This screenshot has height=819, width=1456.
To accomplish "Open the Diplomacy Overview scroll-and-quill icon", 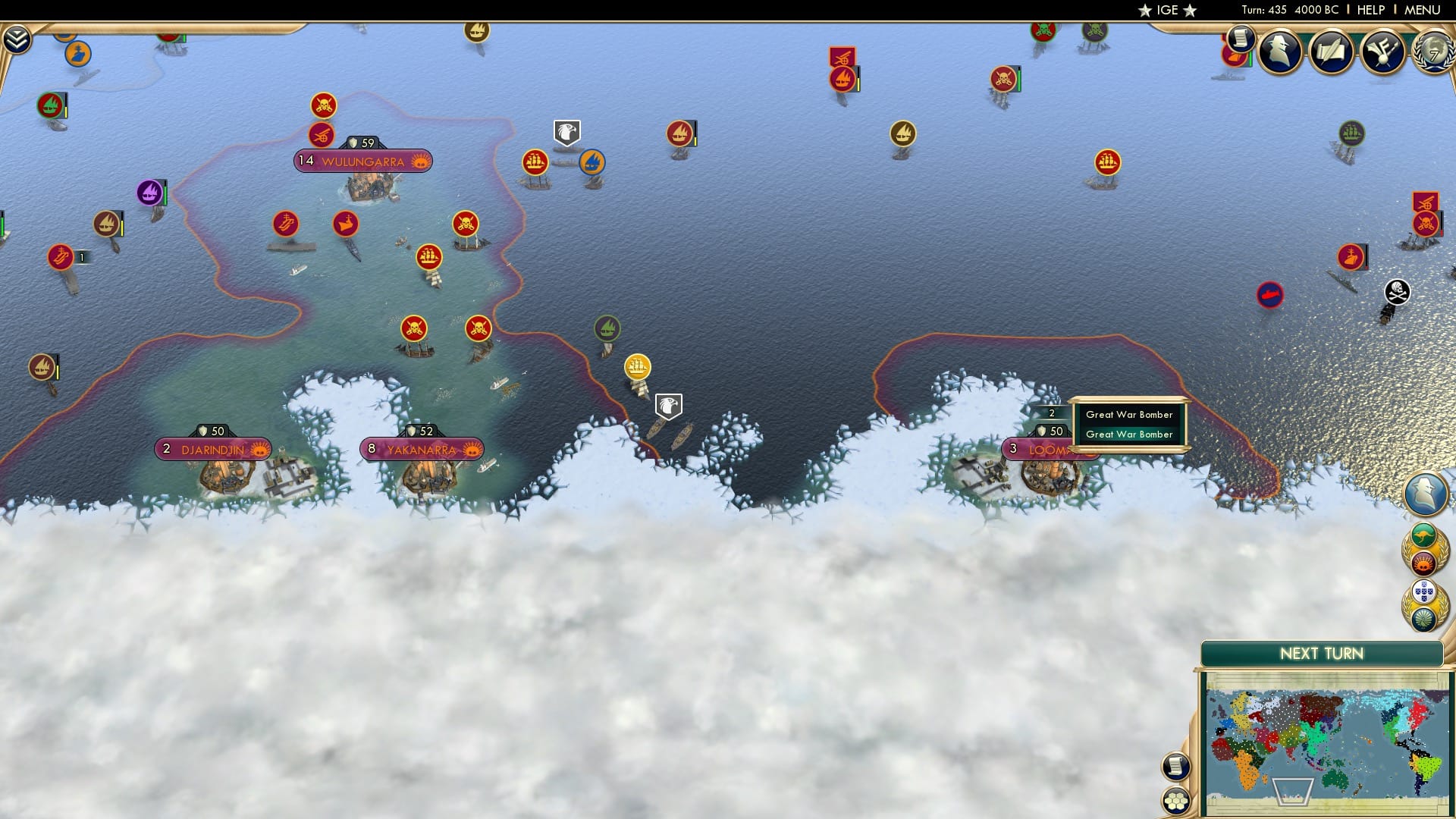I will pos(1332,53).
